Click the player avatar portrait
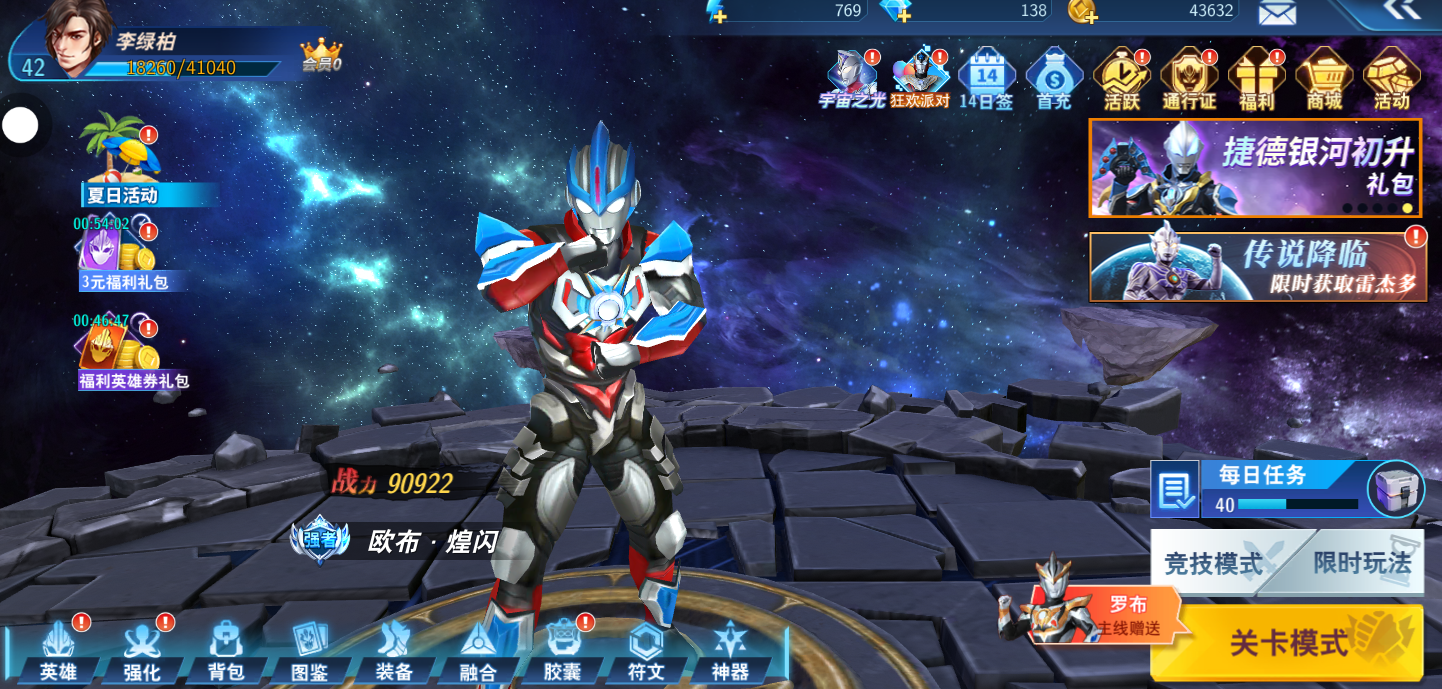Viewport: 1442px width, 689px height. (77, 38)
